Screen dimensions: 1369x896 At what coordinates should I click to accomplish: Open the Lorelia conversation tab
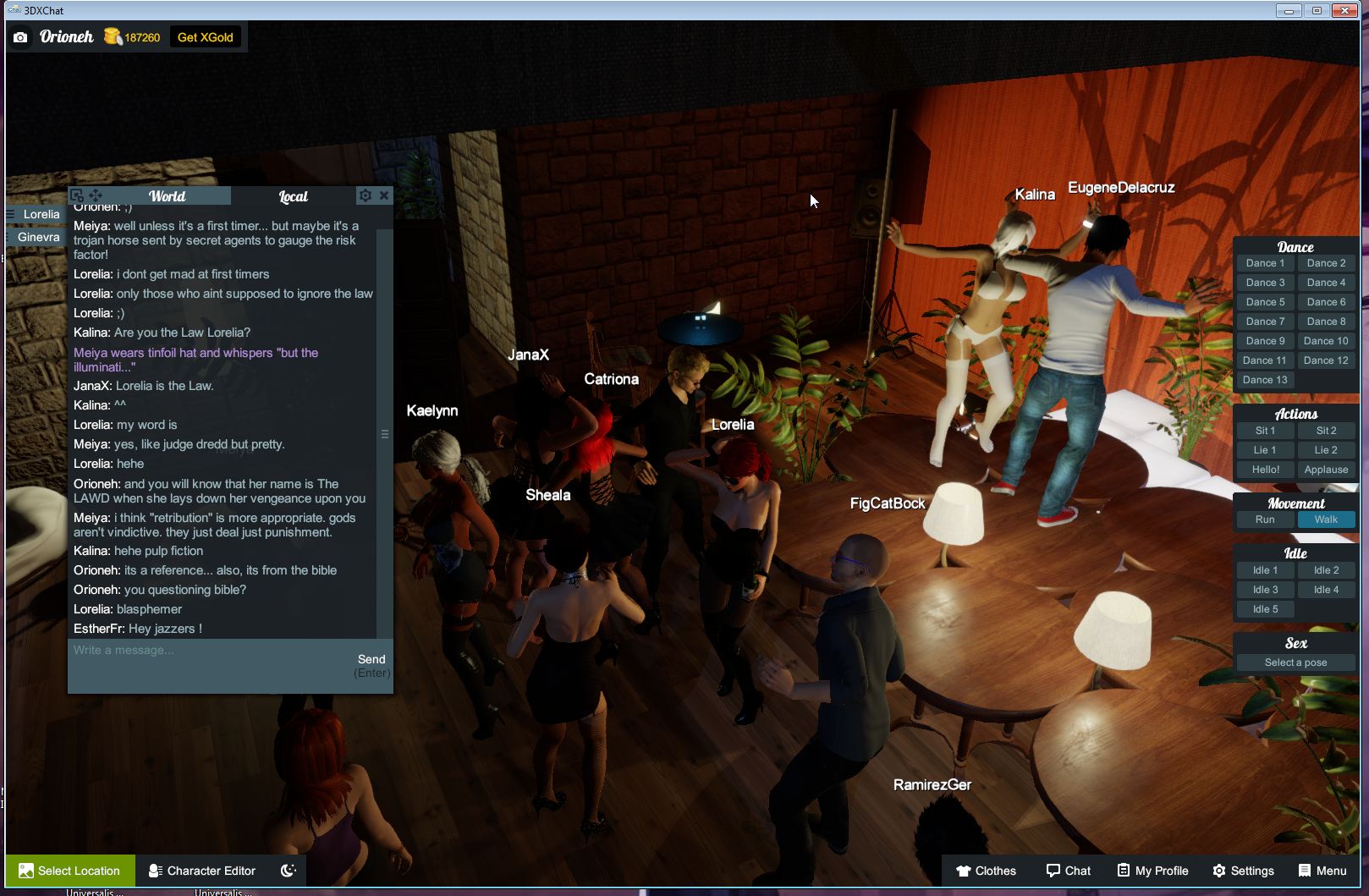[40, 214]
